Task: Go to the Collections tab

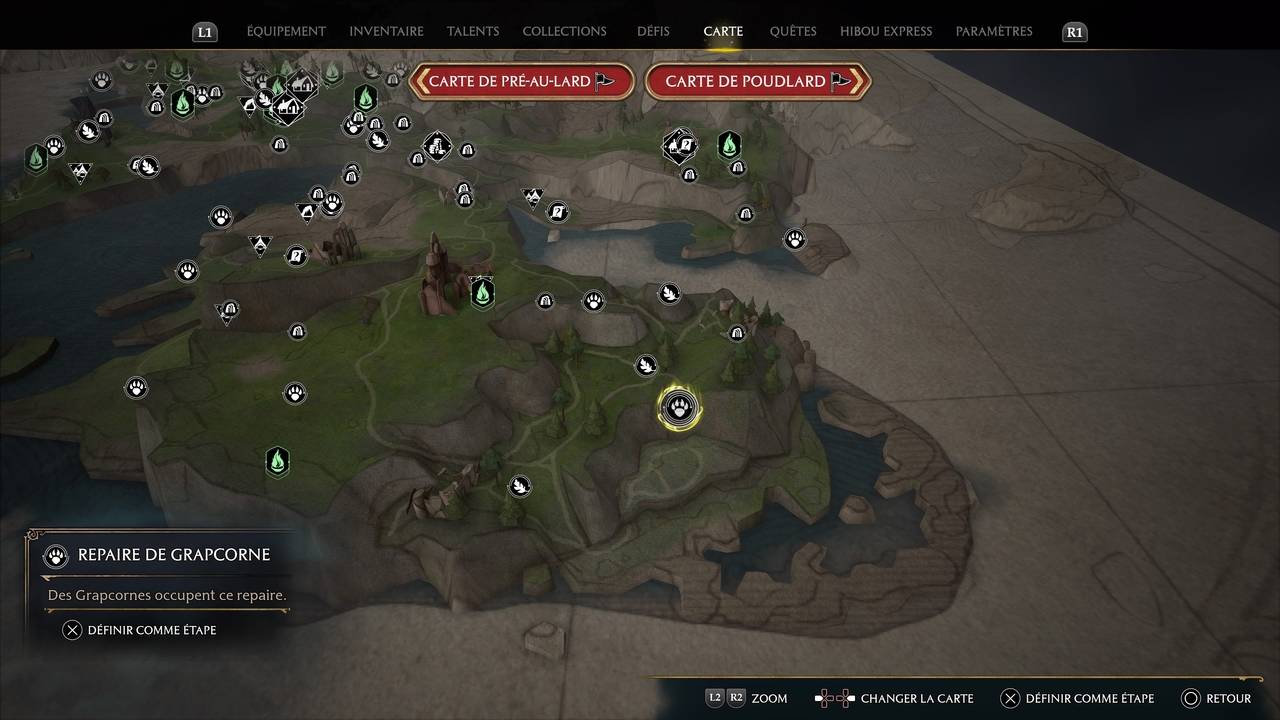Action: click(564, 31)
